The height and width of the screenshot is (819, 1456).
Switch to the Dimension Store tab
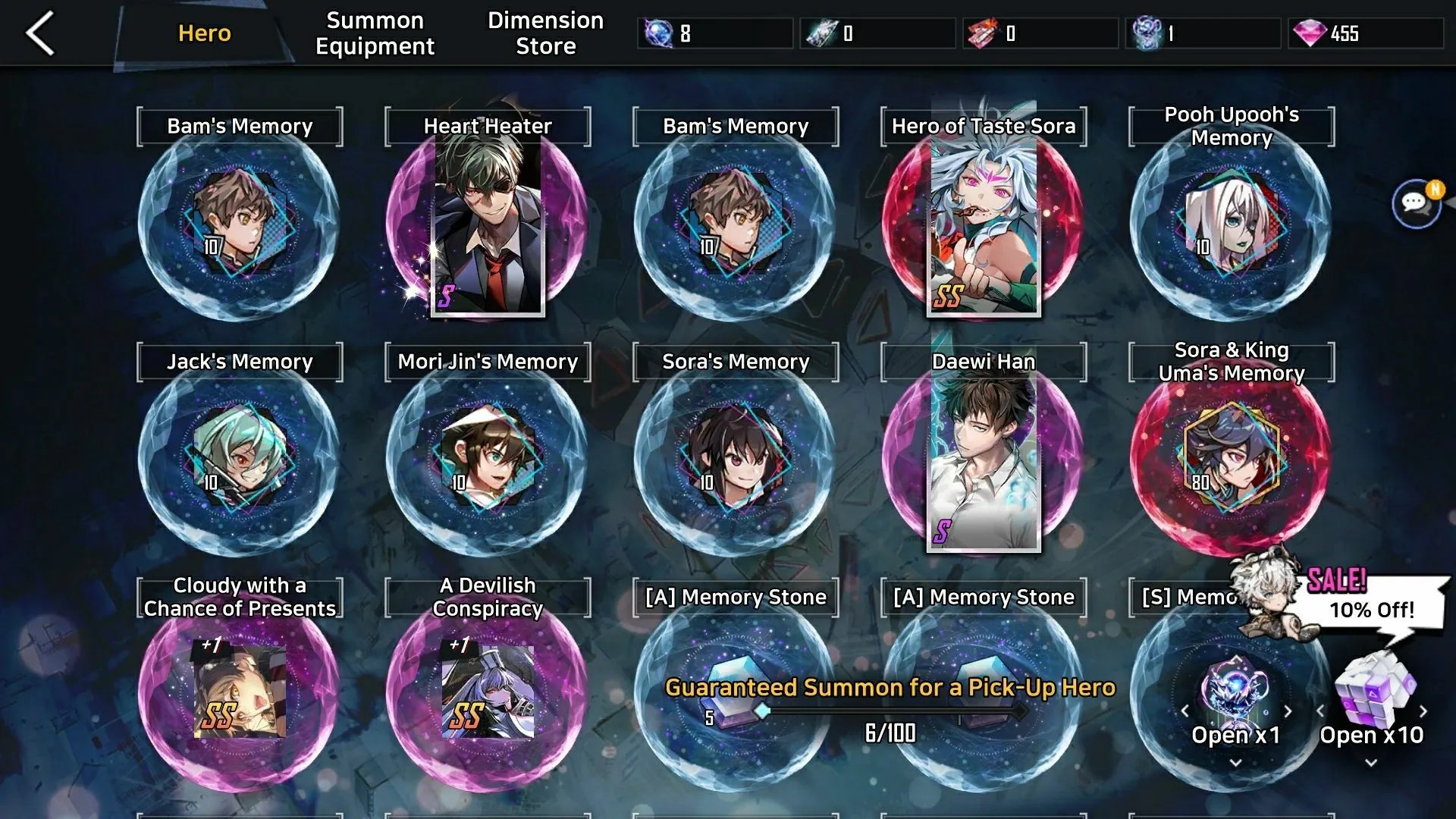(545, 33)
